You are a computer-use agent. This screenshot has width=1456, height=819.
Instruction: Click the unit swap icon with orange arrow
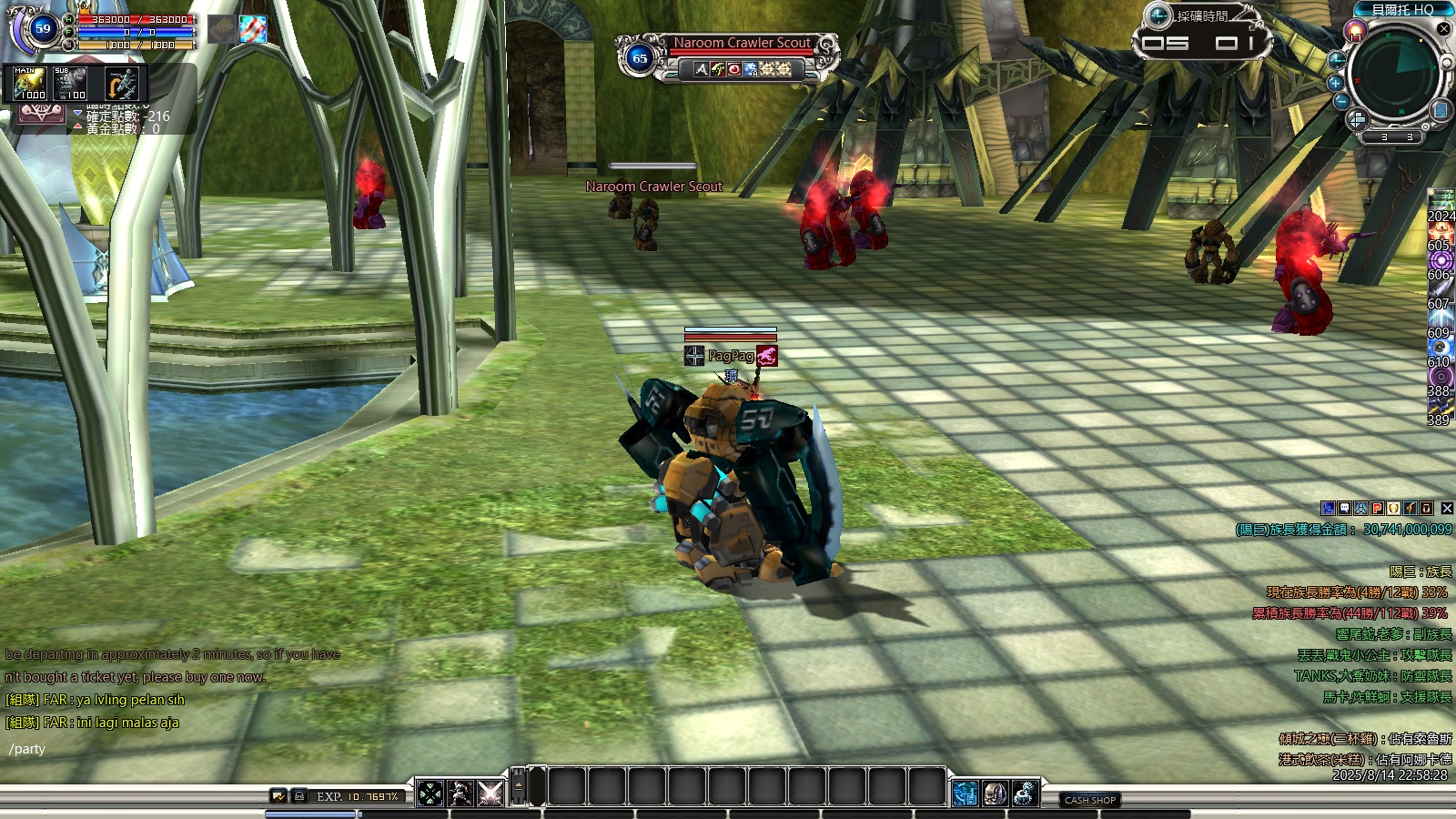click(121, 84)
